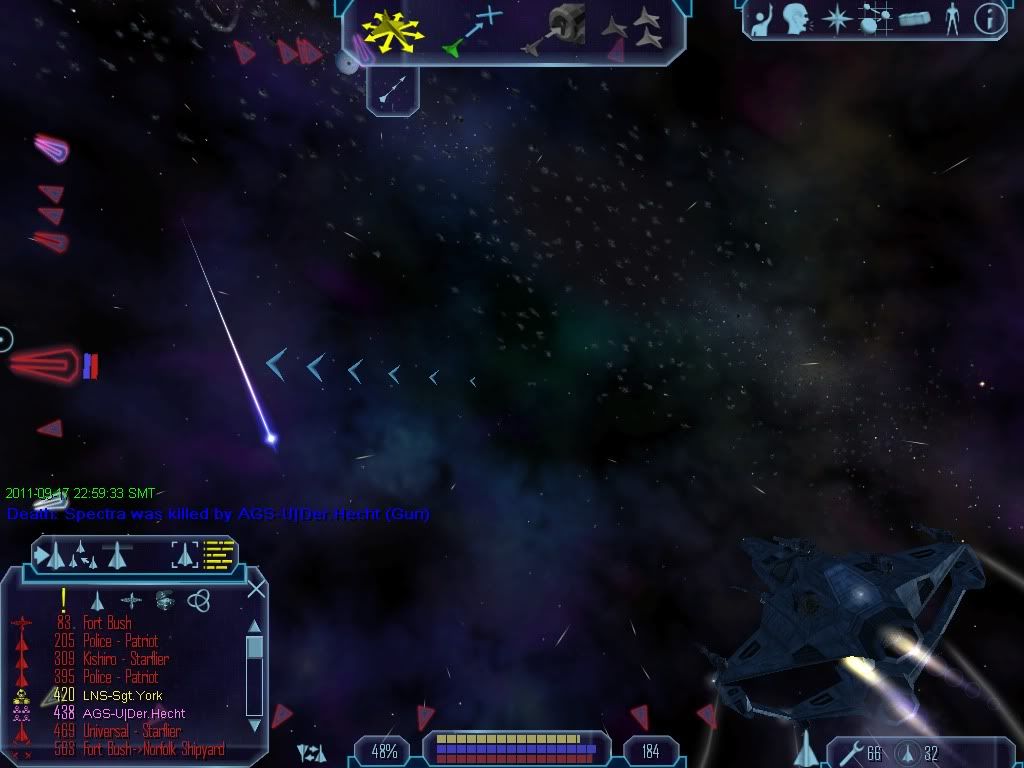Close the contact list panel
Viewport: 1024px width, 768px height.
point(256,589)
